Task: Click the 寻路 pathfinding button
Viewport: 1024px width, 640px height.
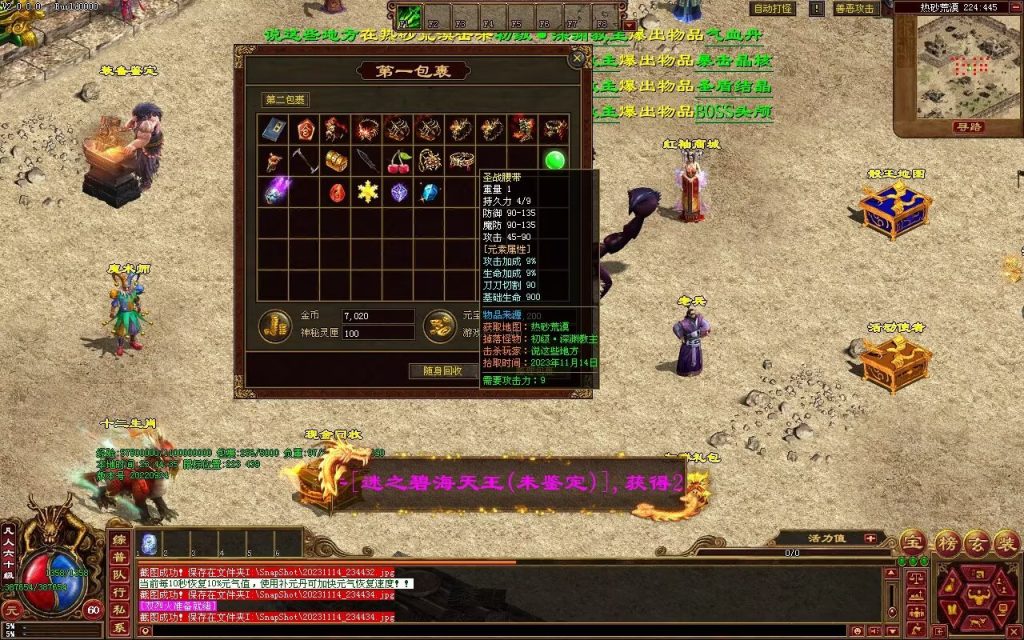Action: point(968,127)
